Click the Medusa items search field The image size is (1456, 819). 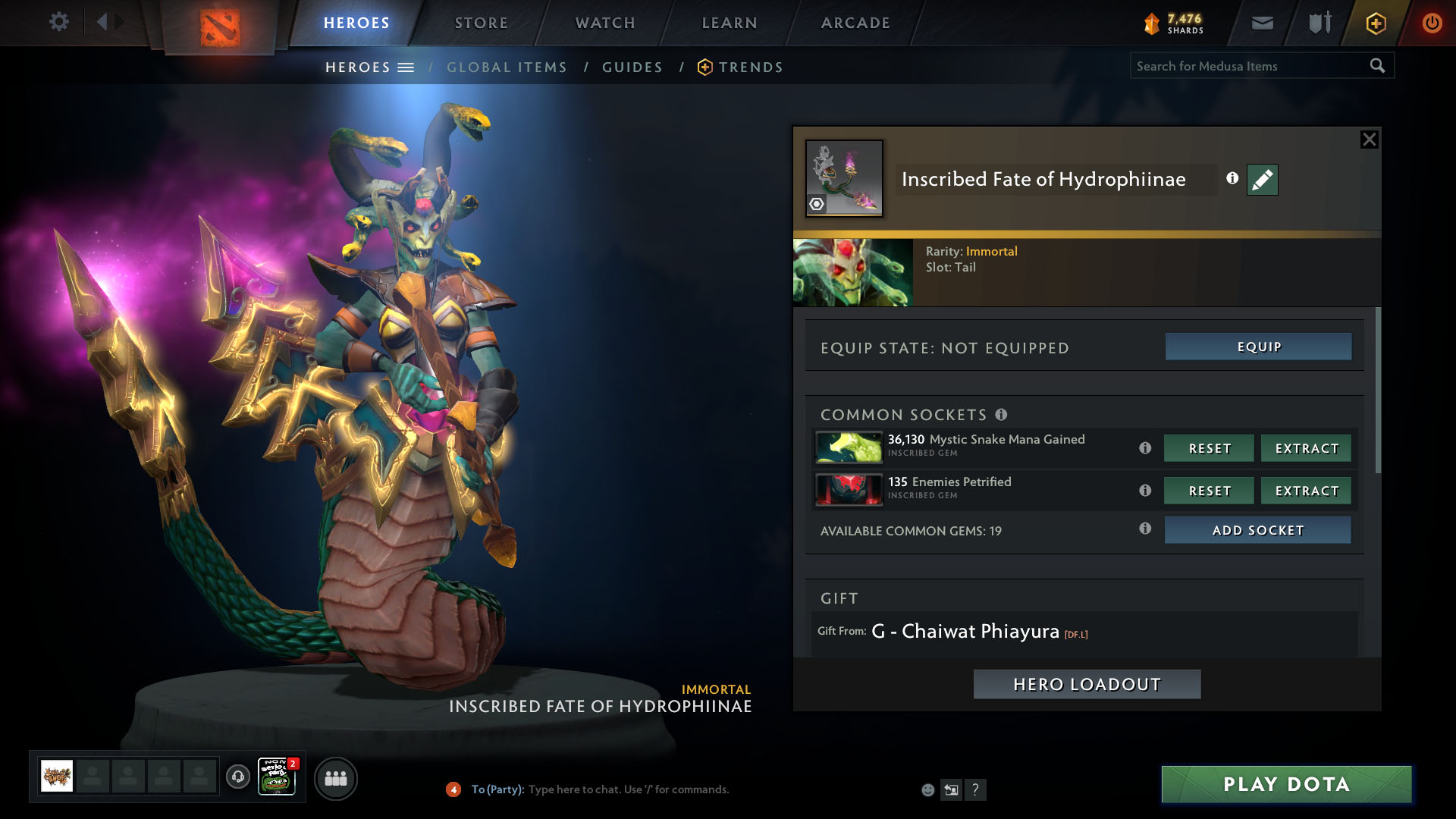(x=1247, y=66)
